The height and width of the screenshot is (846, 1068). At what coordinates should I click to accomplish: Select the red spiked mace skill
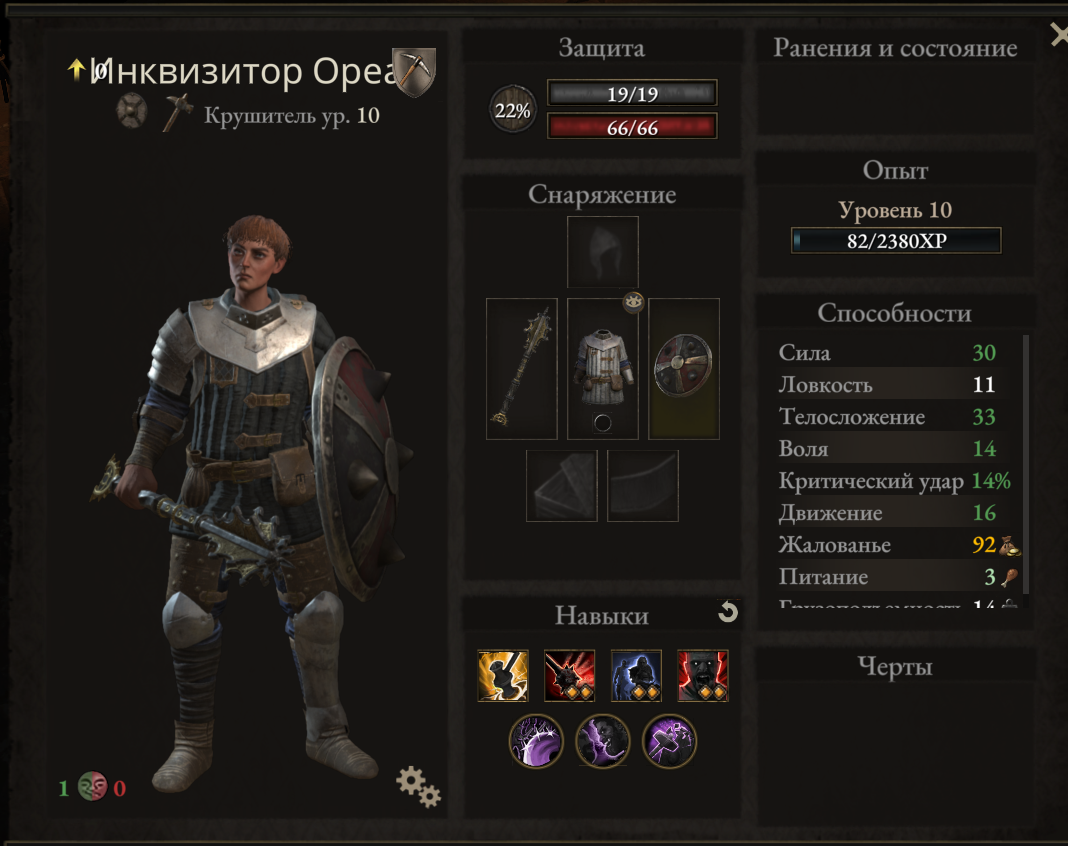pos(569,675)
